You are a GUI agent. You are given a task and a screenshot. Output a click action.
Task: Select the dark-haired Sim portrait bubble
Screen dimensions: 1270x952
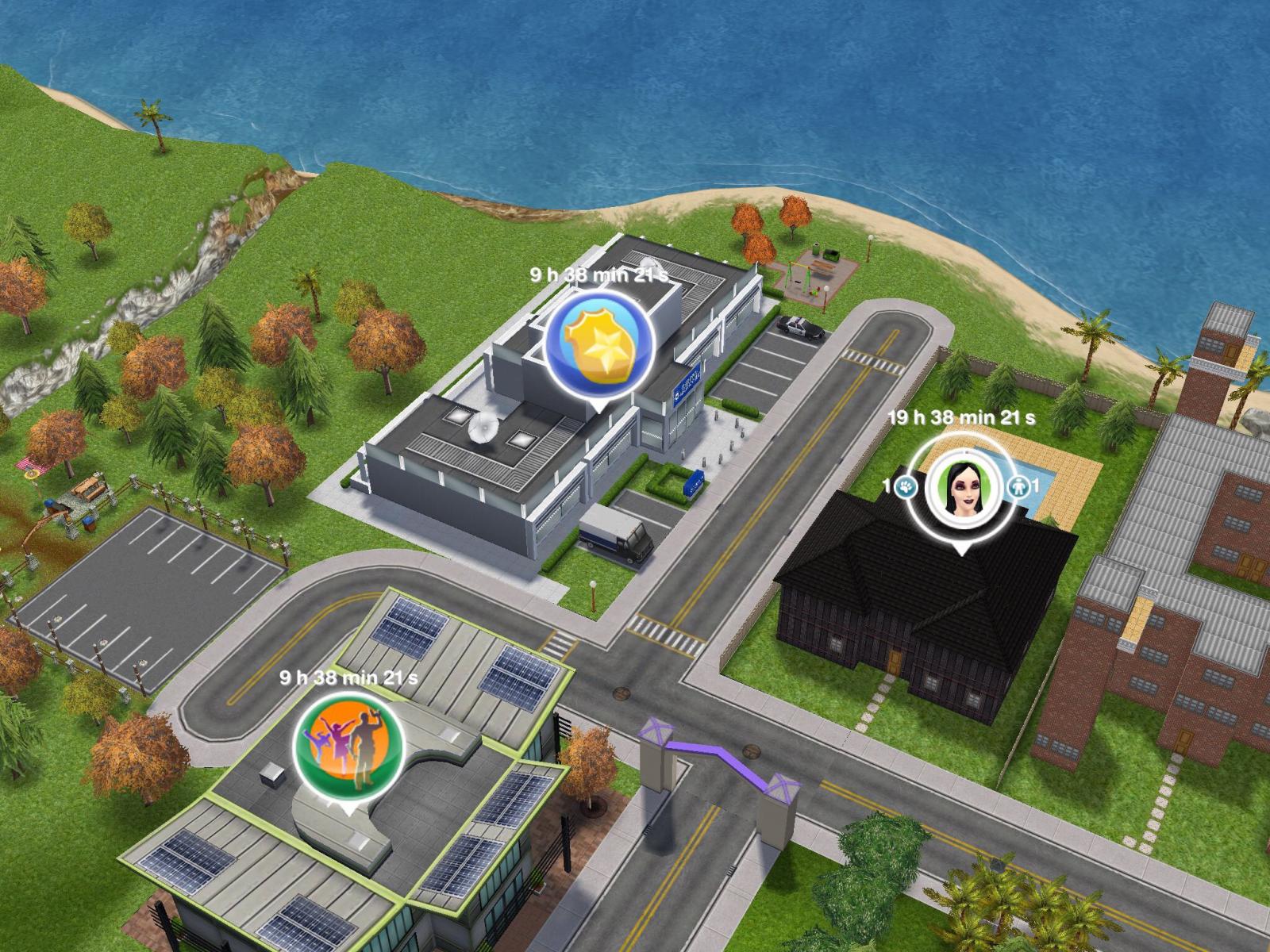961,486
